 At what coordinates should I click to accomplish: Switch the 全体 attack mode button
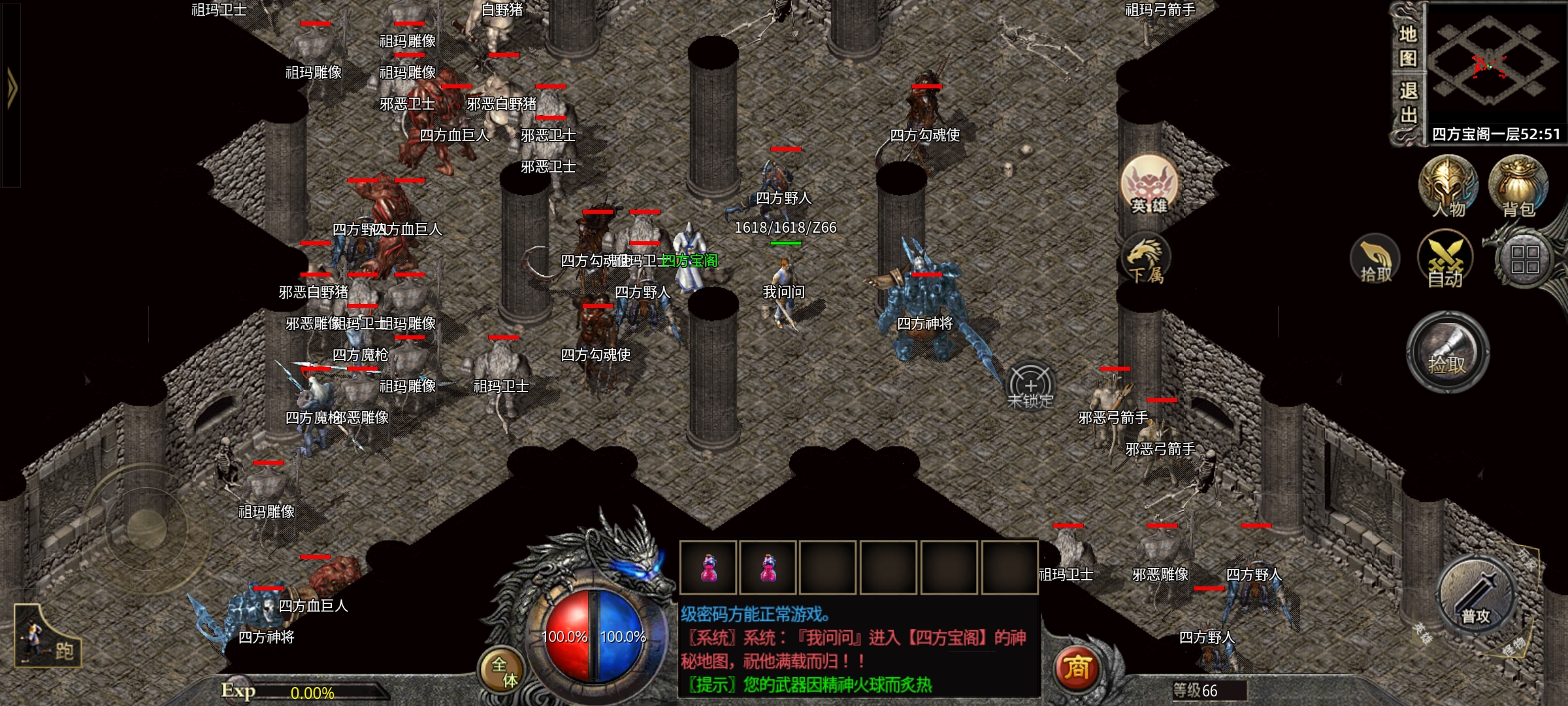504,671
